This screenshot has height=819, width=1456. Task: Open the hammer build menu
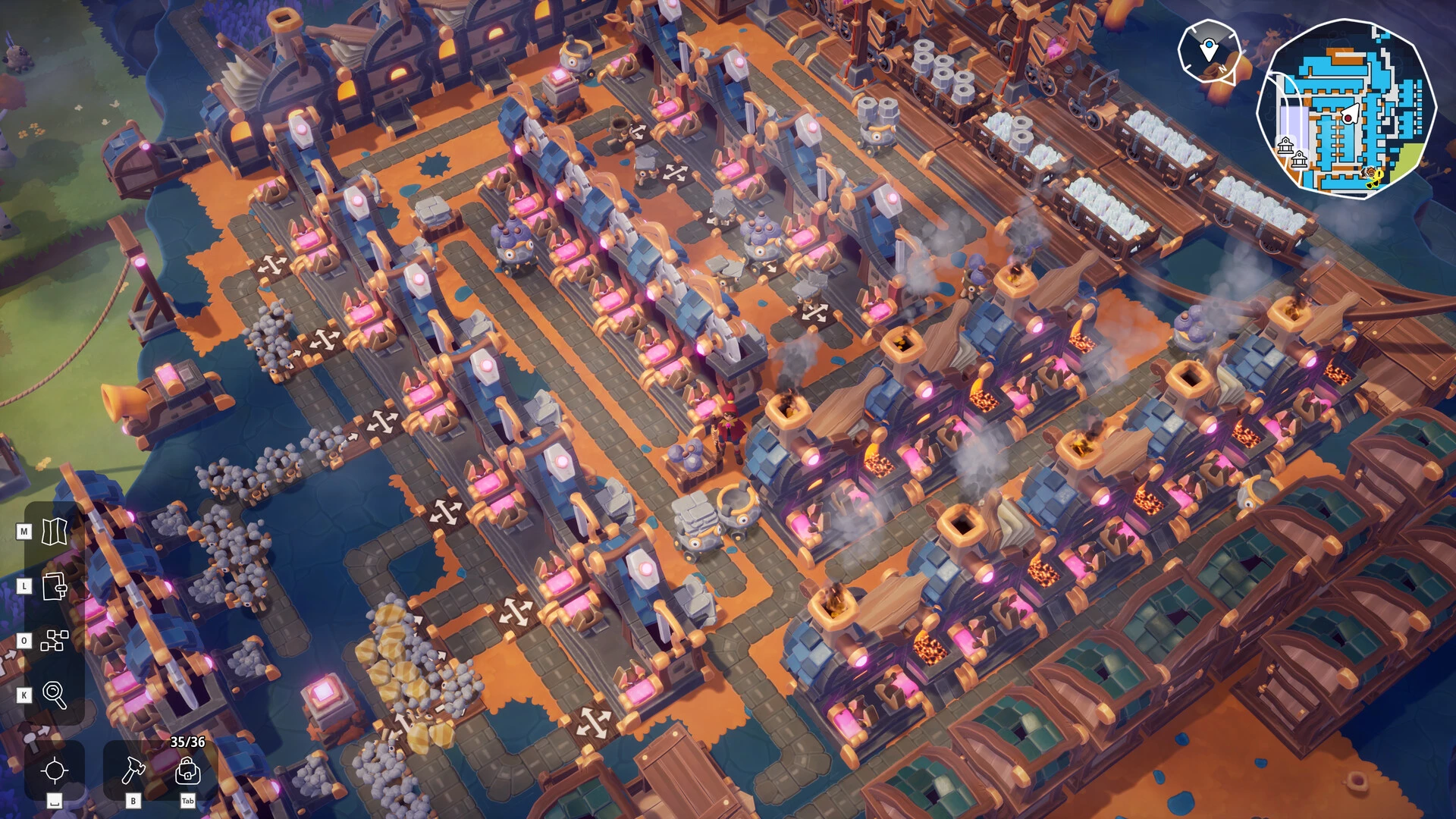133,770
